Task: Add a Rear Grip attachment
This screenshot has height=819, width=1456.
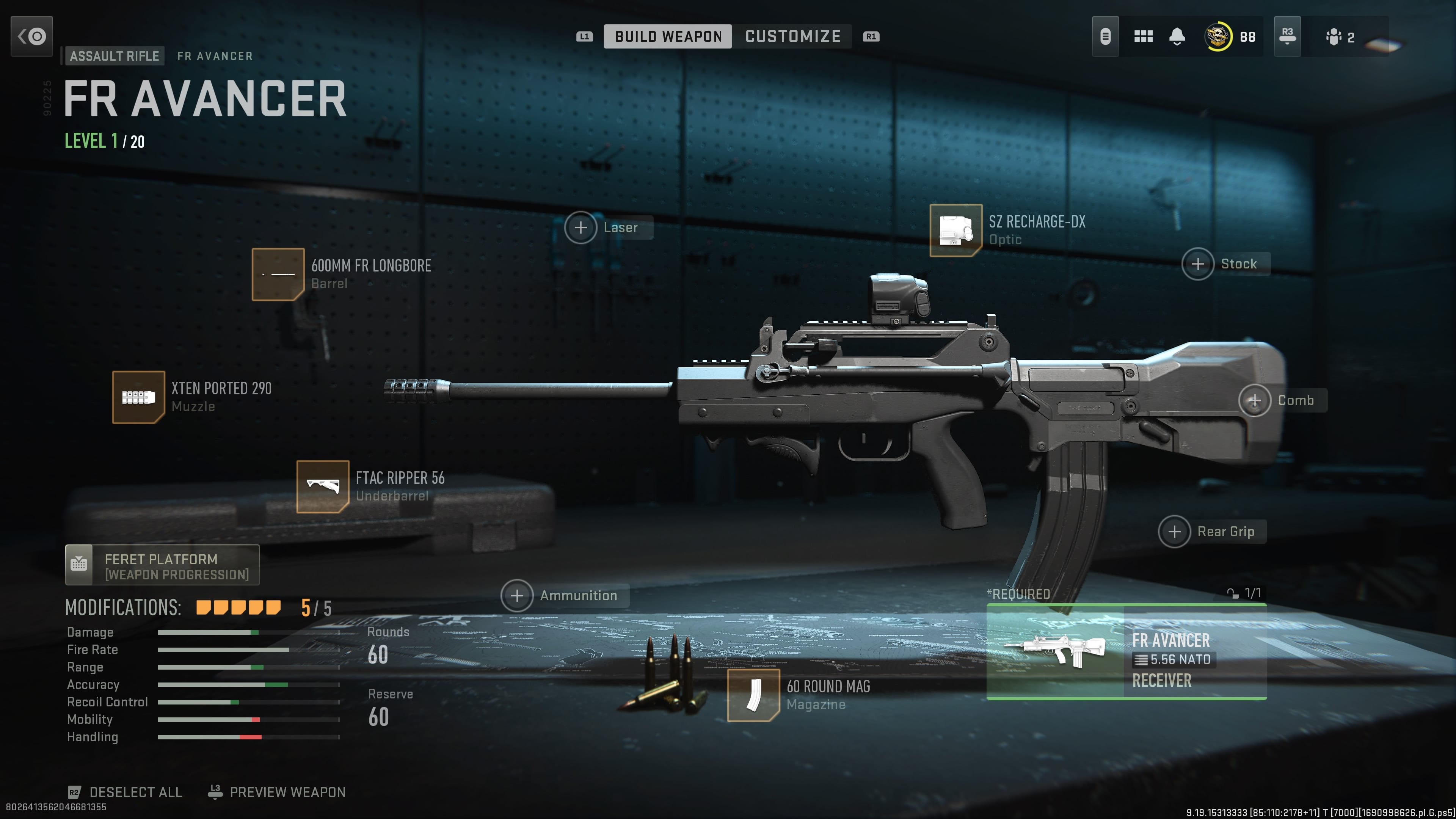Action: (x=1175, y=531)
